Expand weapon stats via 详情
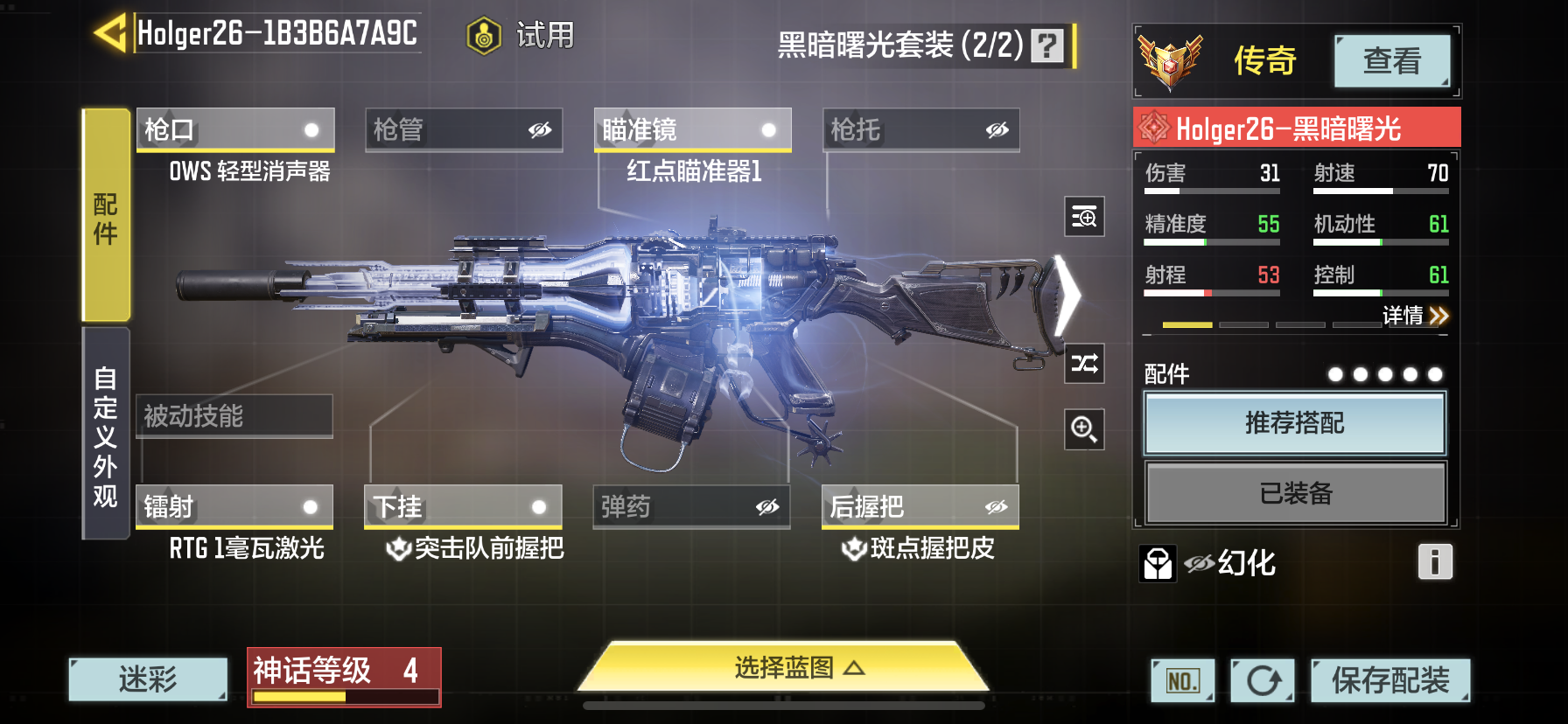1568x724 pixels. [1415, 316]
